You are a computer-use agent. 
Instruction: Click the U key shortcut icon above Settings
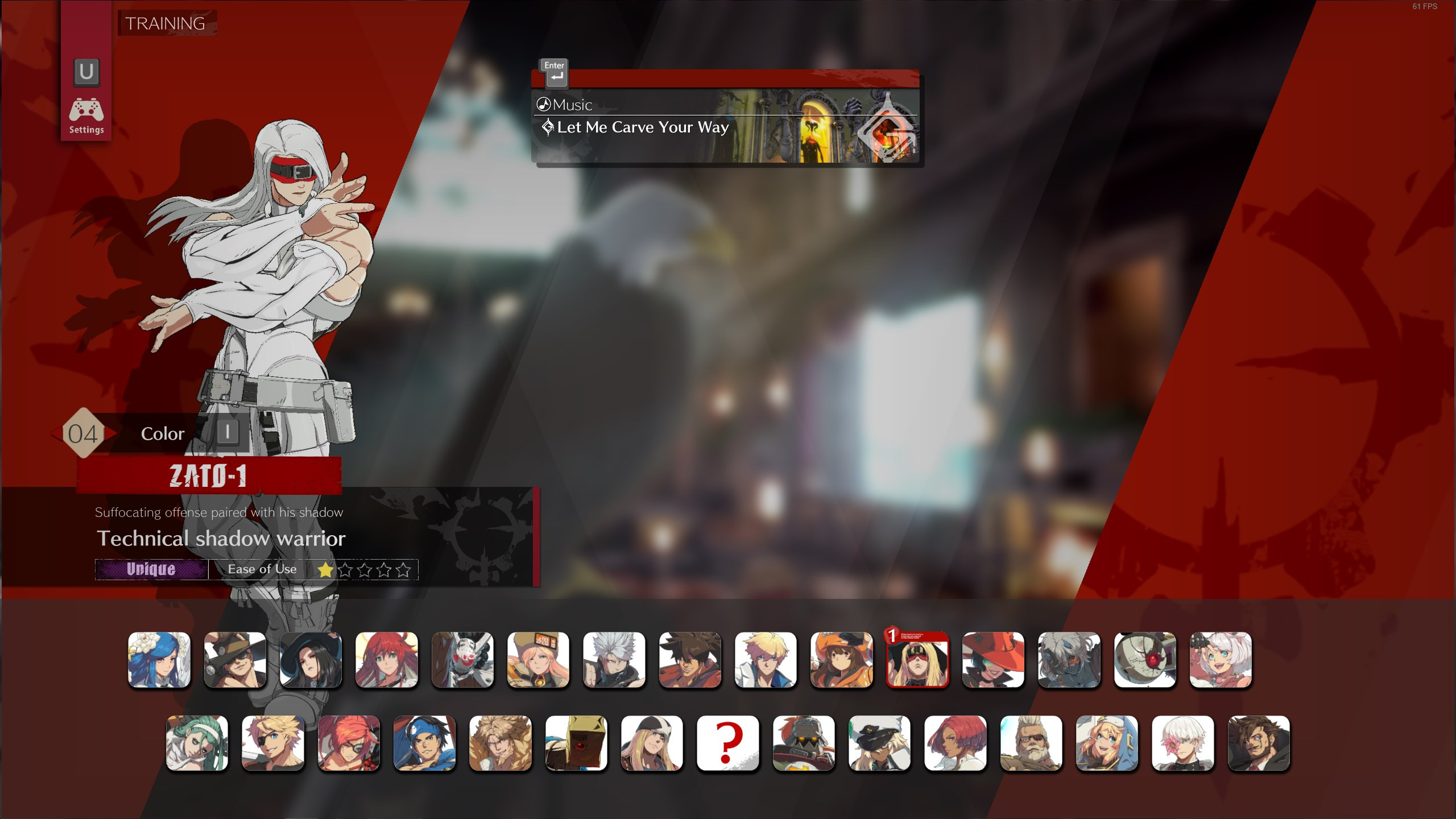tap(85, 72)
